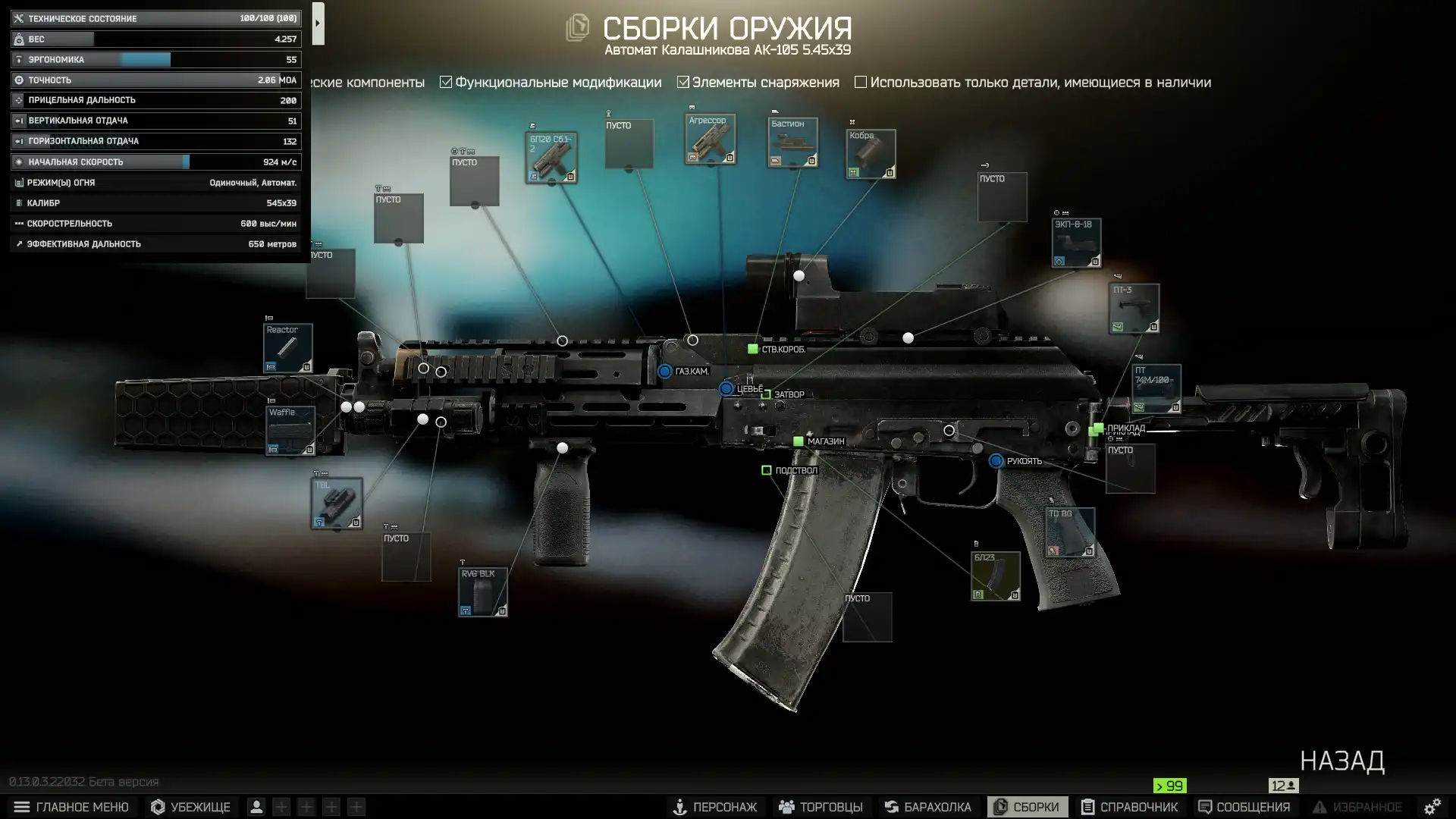Toggle the Функциональные модификации checkbox

446,82
